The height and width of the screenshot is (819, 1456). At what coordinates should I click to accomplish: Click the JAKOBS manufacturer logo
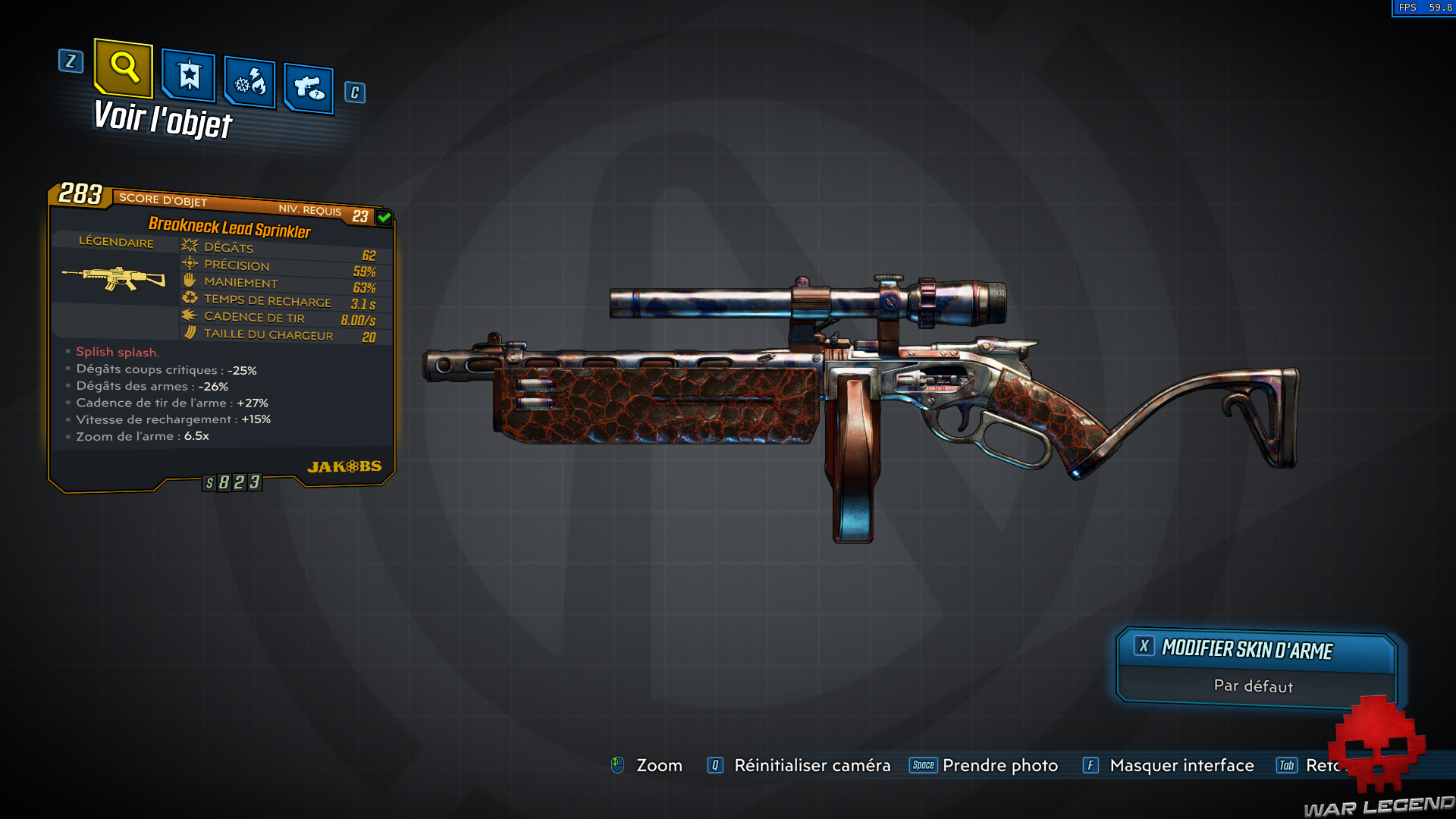(345, 466)
